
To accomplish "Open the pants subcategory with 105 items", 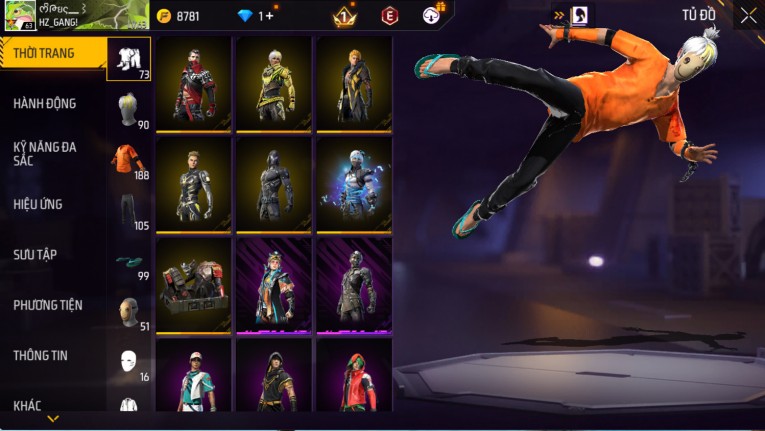I will pyautogui.click(x=129, y=210).
